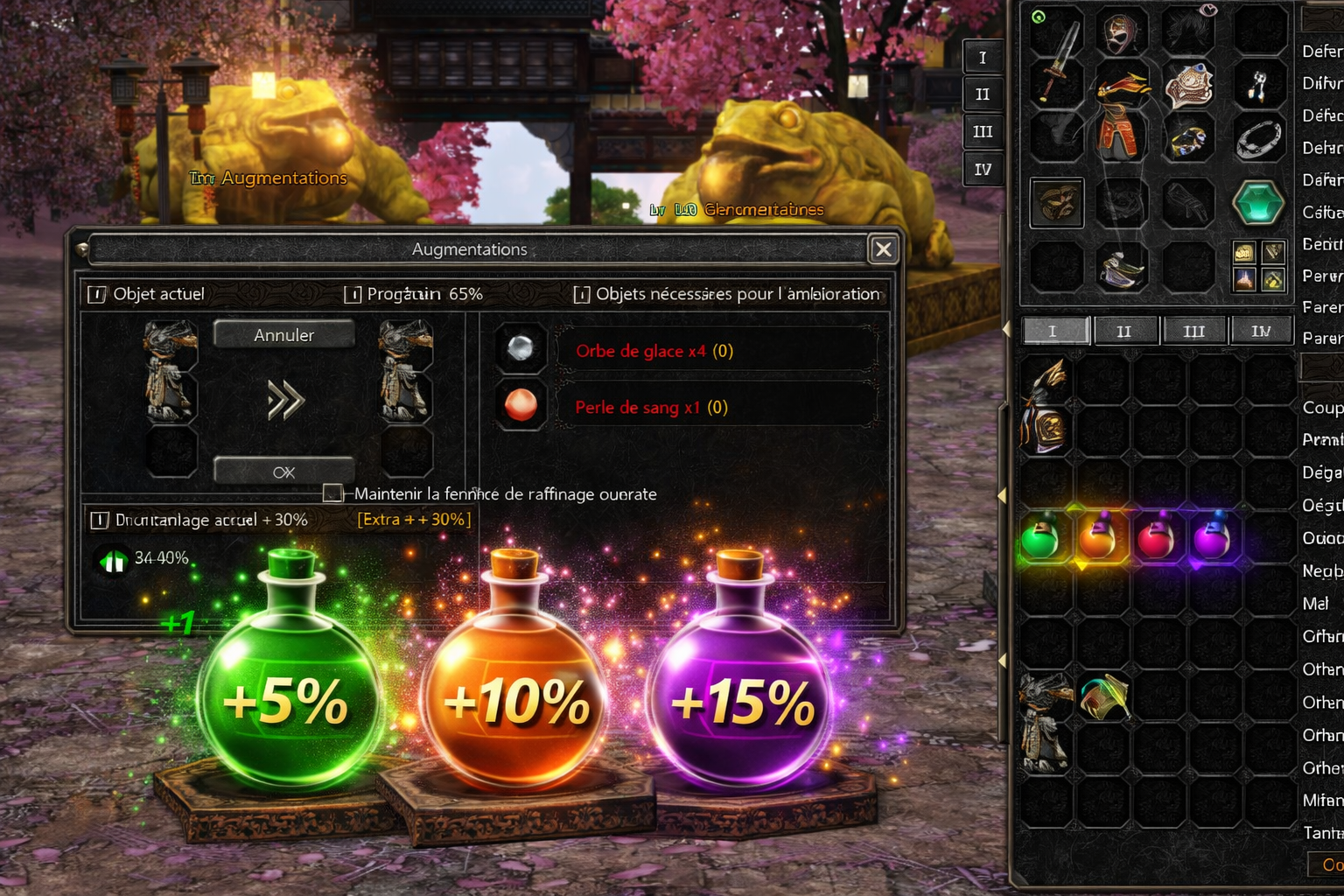
Task: Click the Annuler button
Action: coord(283,335)
